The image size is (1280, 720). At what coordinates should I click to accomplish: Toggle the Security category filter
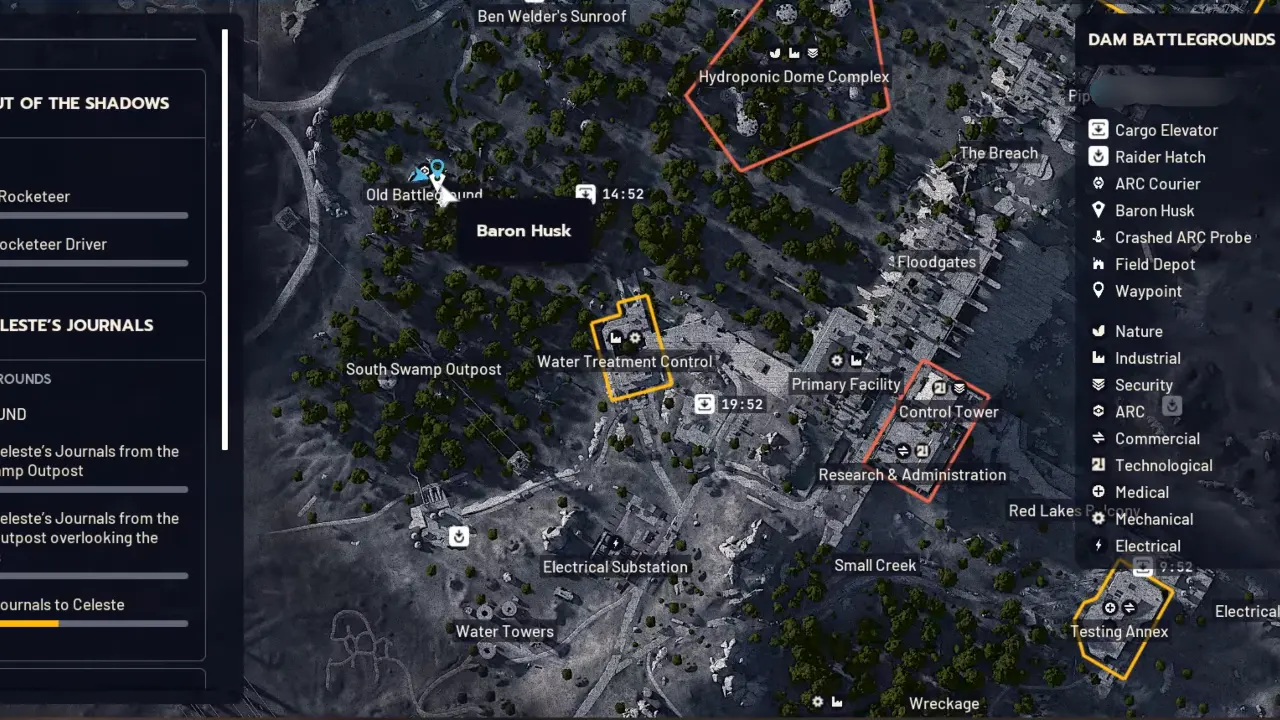(x=1098, y=384)
